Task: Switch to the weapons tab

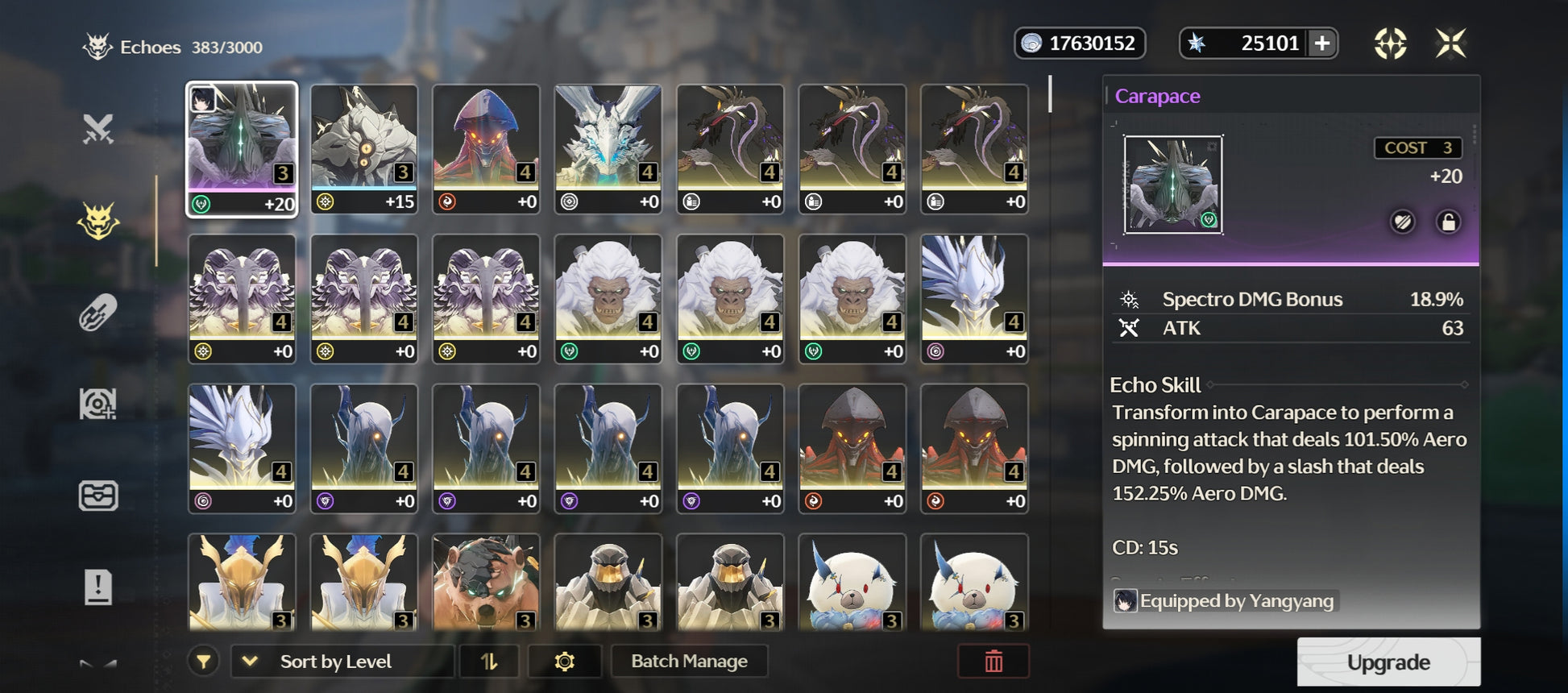Action: [x=98, y=129]
